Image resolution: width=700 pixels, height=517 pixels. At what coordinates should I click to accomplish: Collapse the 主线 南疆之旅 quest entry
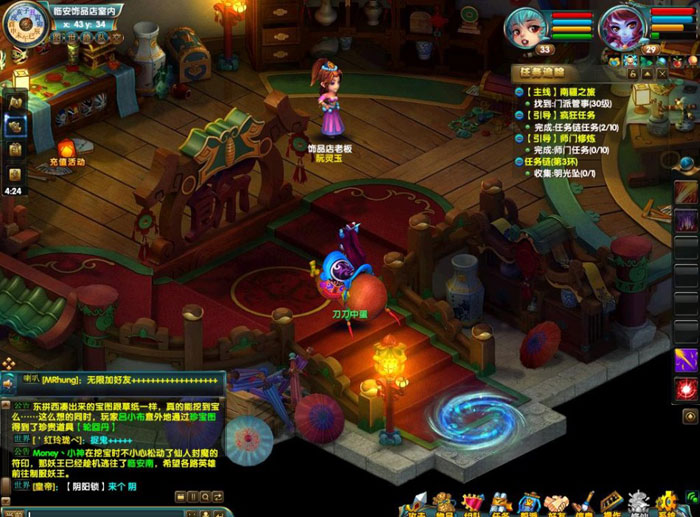click(521, 91)
